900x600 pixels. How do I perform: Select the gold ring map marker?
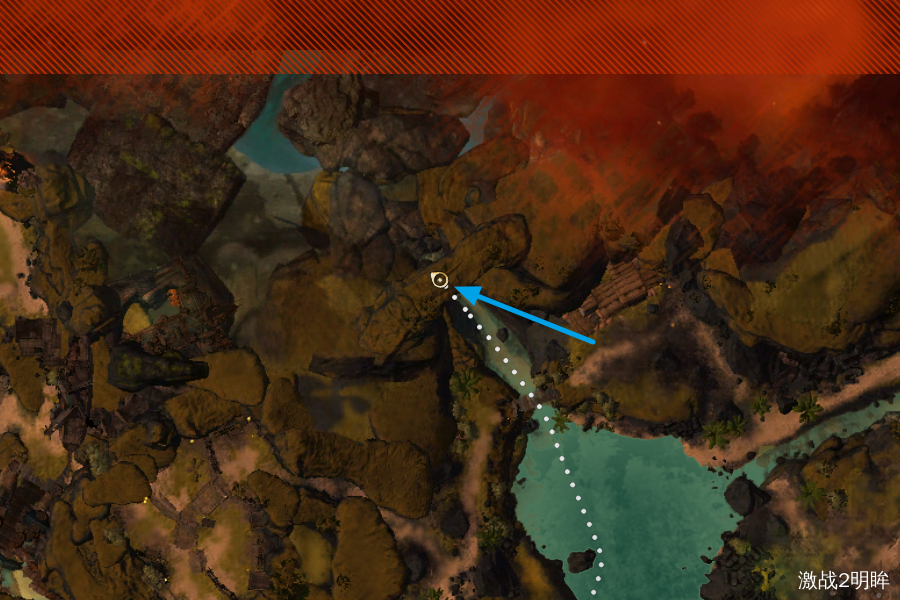(x=439, y=280)
